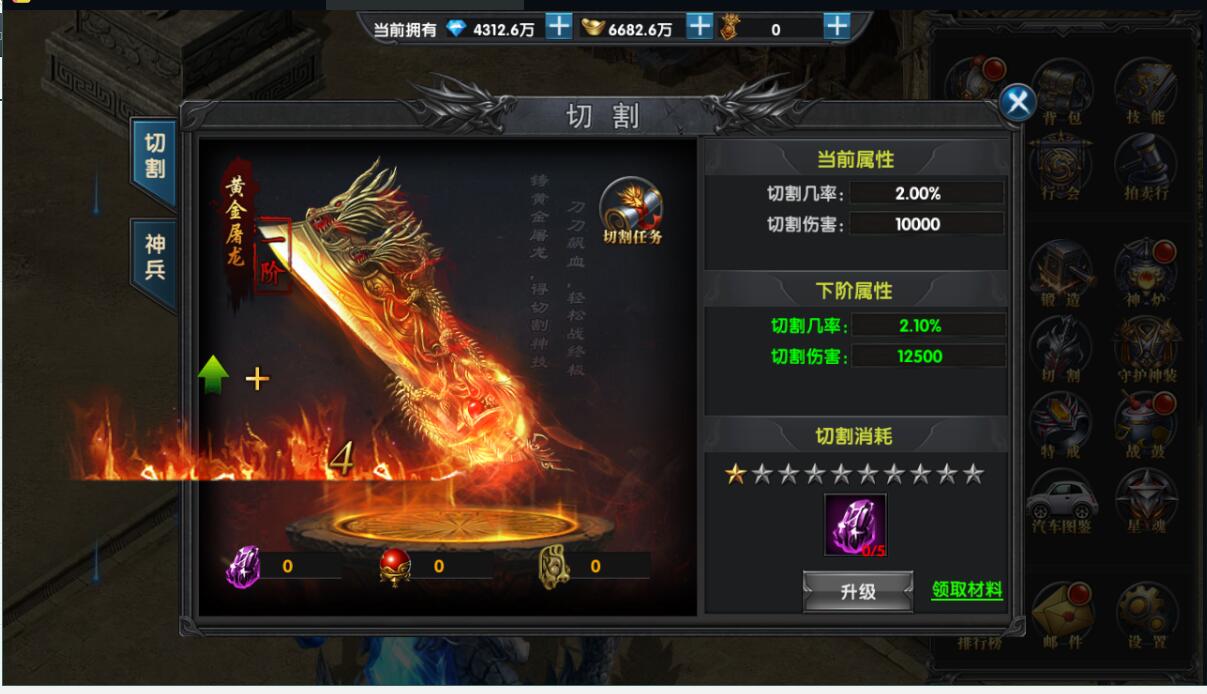Follow the green 领取材料 link
This screenshot has width=1207, height=694.
pyautogui.click(x=966, y=590)
